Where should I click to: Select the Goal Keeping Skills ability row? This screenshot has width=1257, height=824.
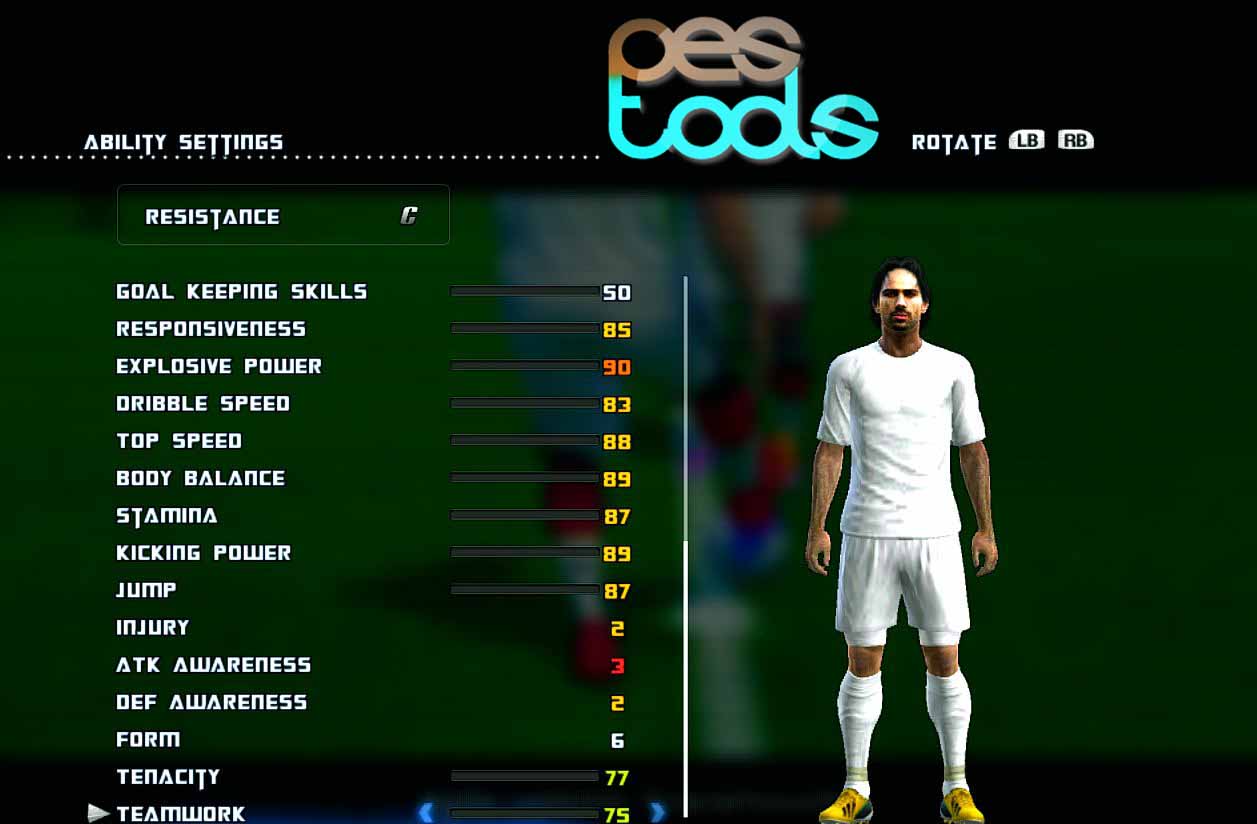[241, 292]
